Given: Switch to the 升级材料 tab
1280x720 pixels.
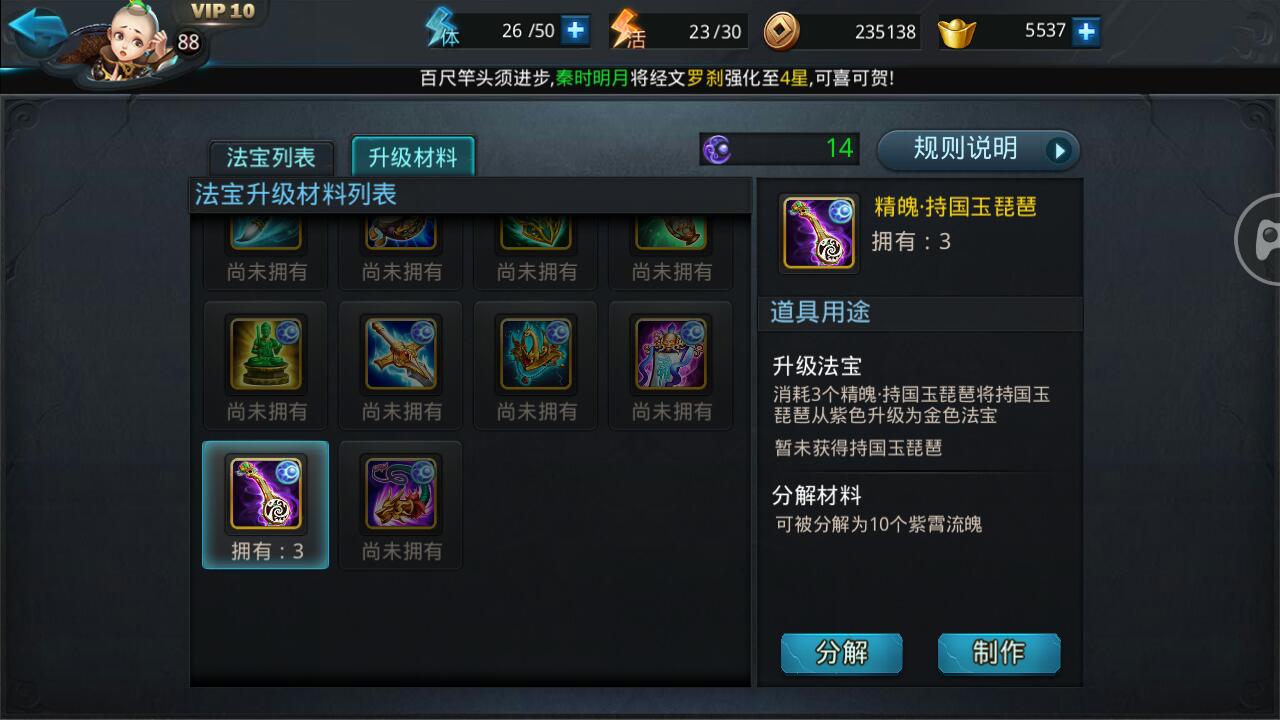Looking at the screenshot, I should (414, 157).
